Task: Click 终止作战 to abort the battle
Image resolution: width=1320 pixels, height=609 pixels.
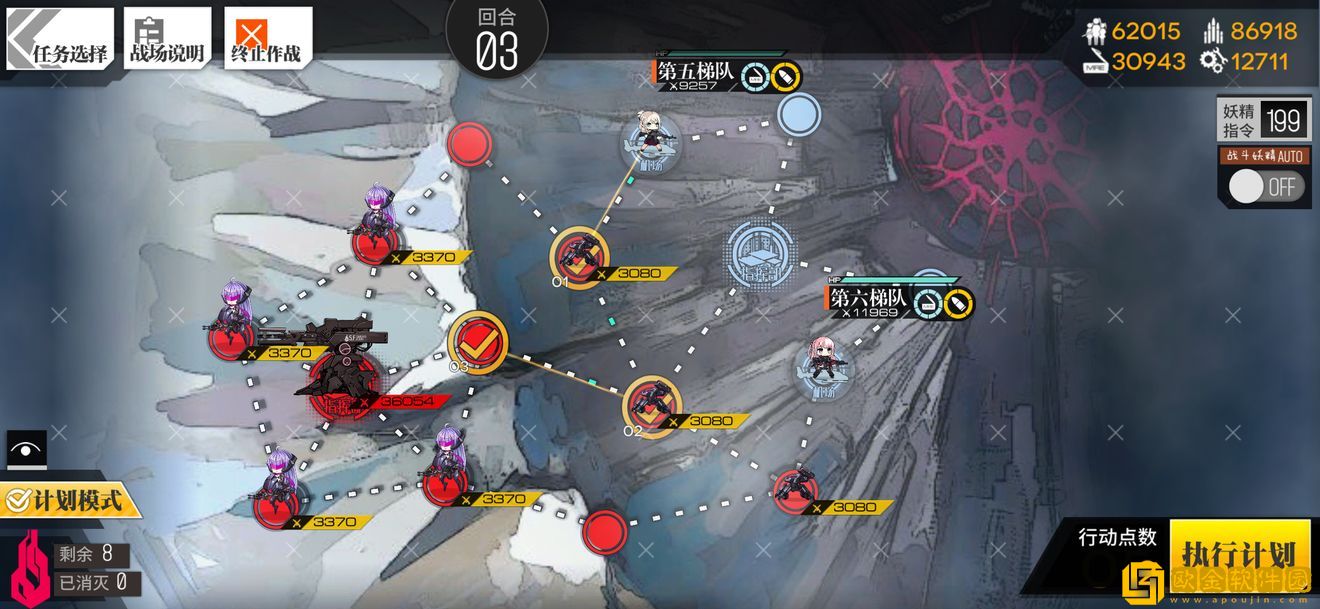Action: (x=267, y=39)
